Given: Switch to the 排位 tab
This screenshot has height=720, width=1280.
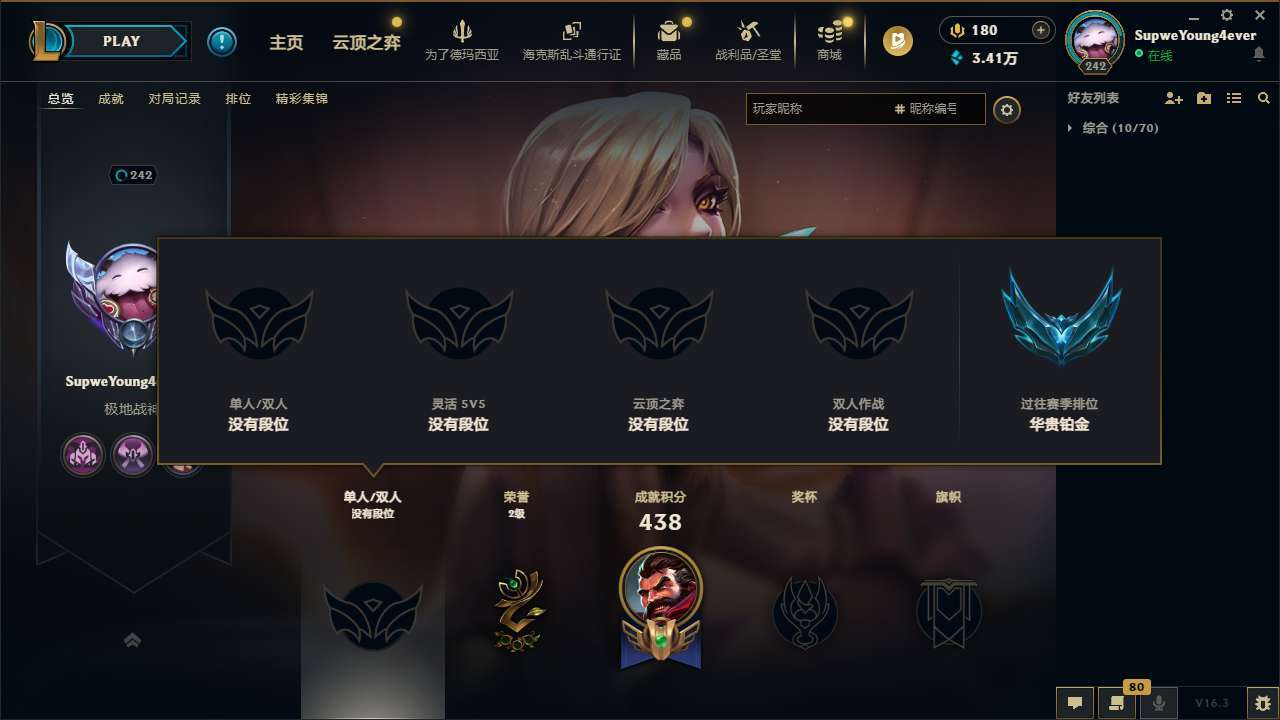Looking at the screenshot, I should point(238,99).
